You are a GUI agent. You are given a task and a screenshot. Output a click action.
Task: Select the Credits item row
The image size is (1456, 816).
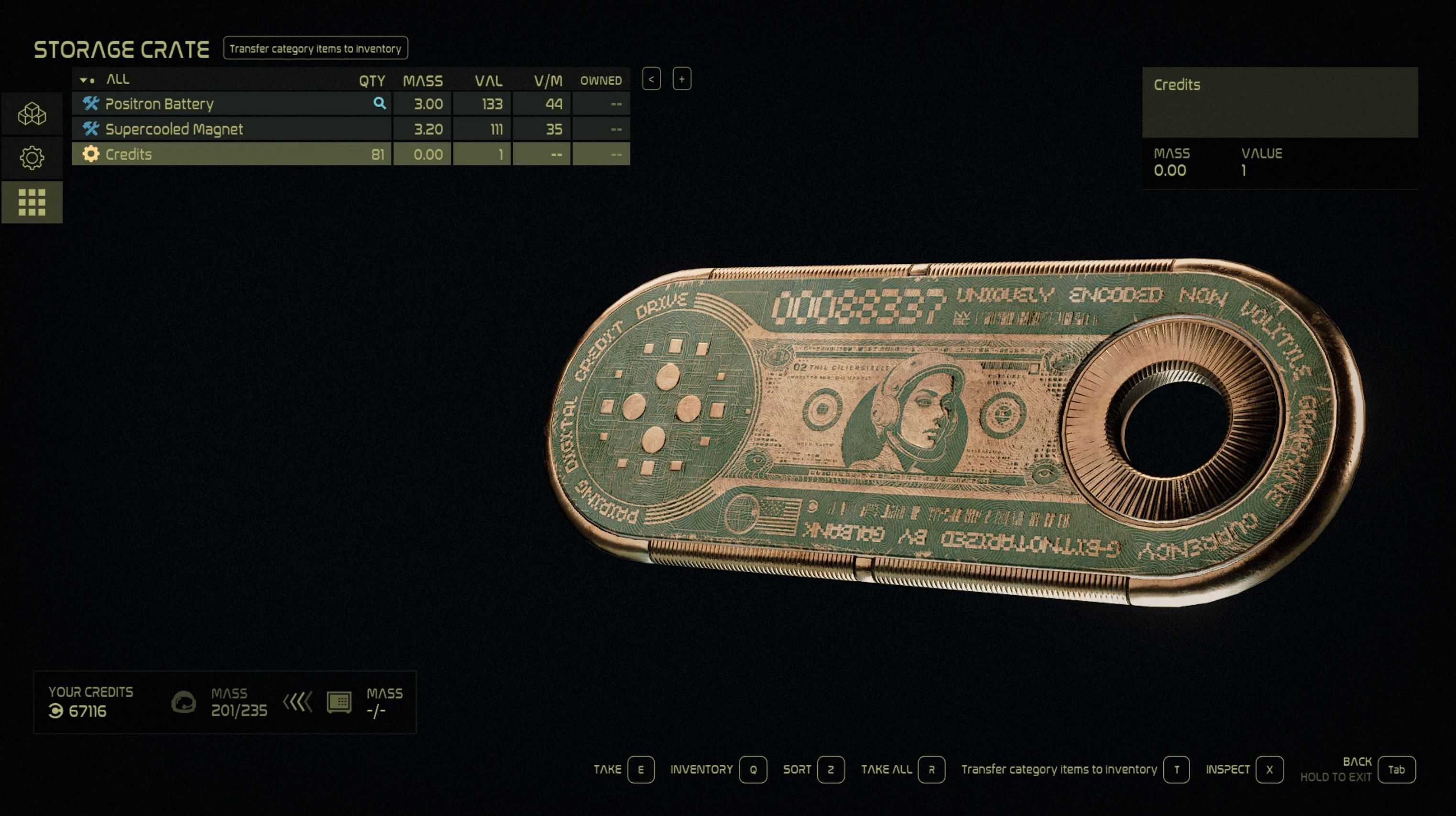[x=226, y=154]
